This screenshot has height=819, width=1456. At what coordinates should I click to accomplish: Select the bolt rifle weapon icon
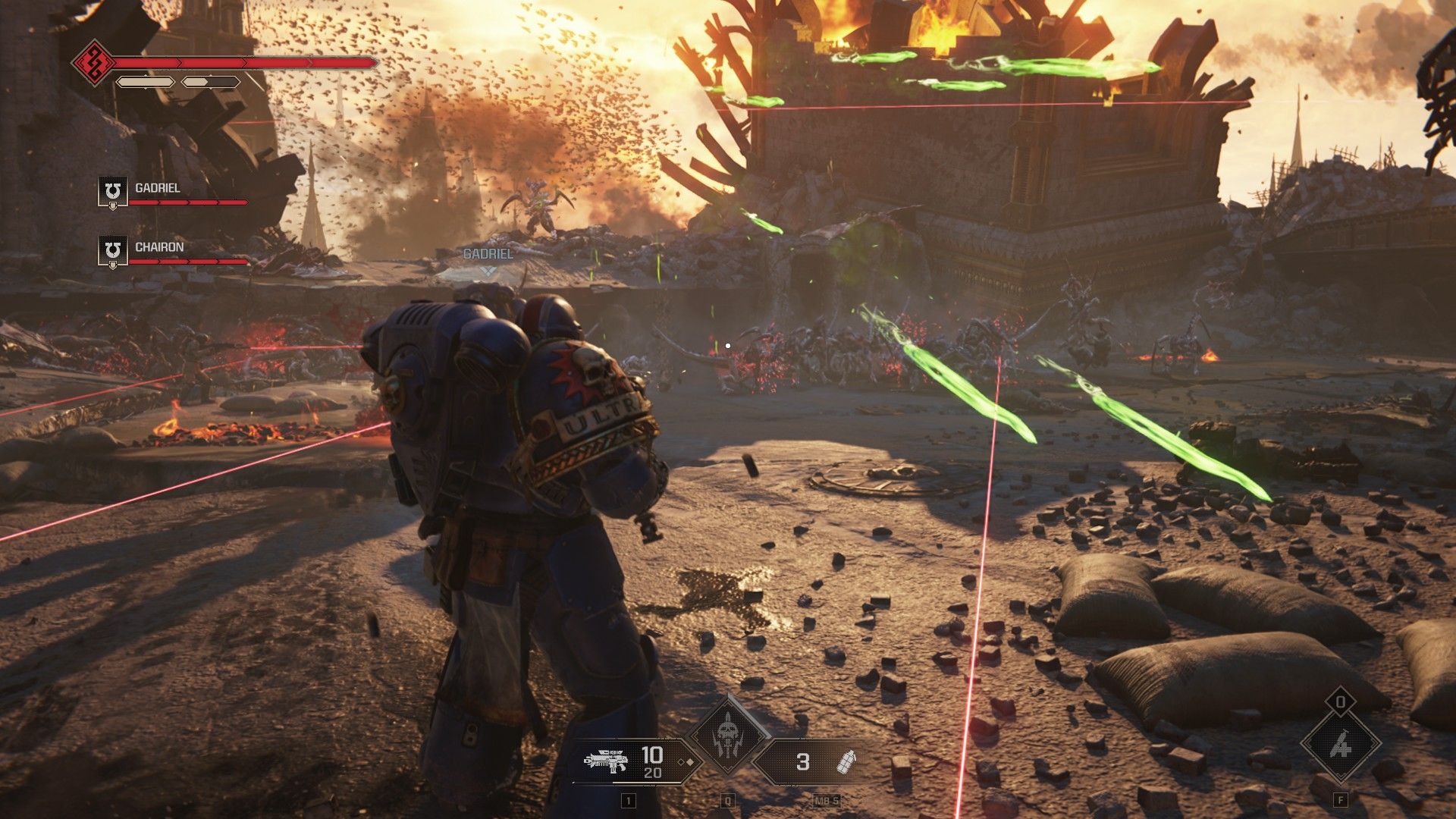click(607, 761)
